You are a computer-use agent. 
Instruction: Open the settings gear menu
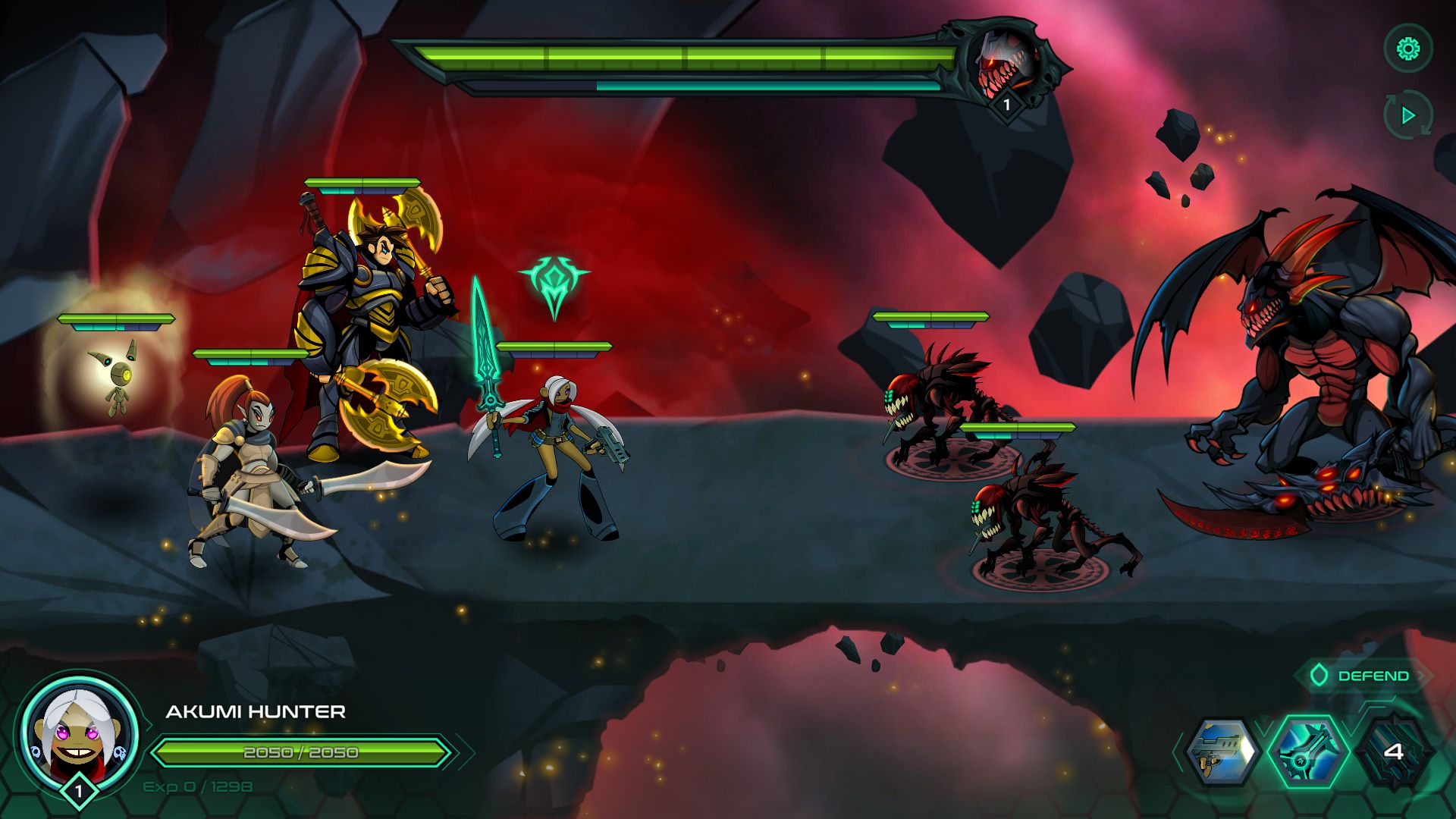[x=1408, y=50]
